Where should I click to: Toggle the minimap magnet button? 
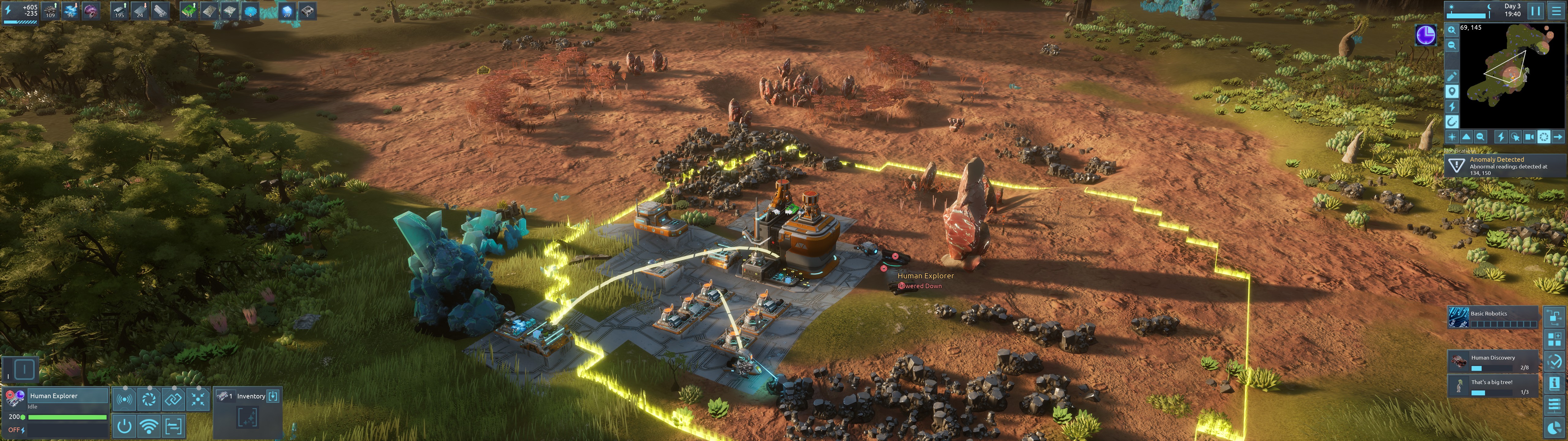coord(1452,121)
